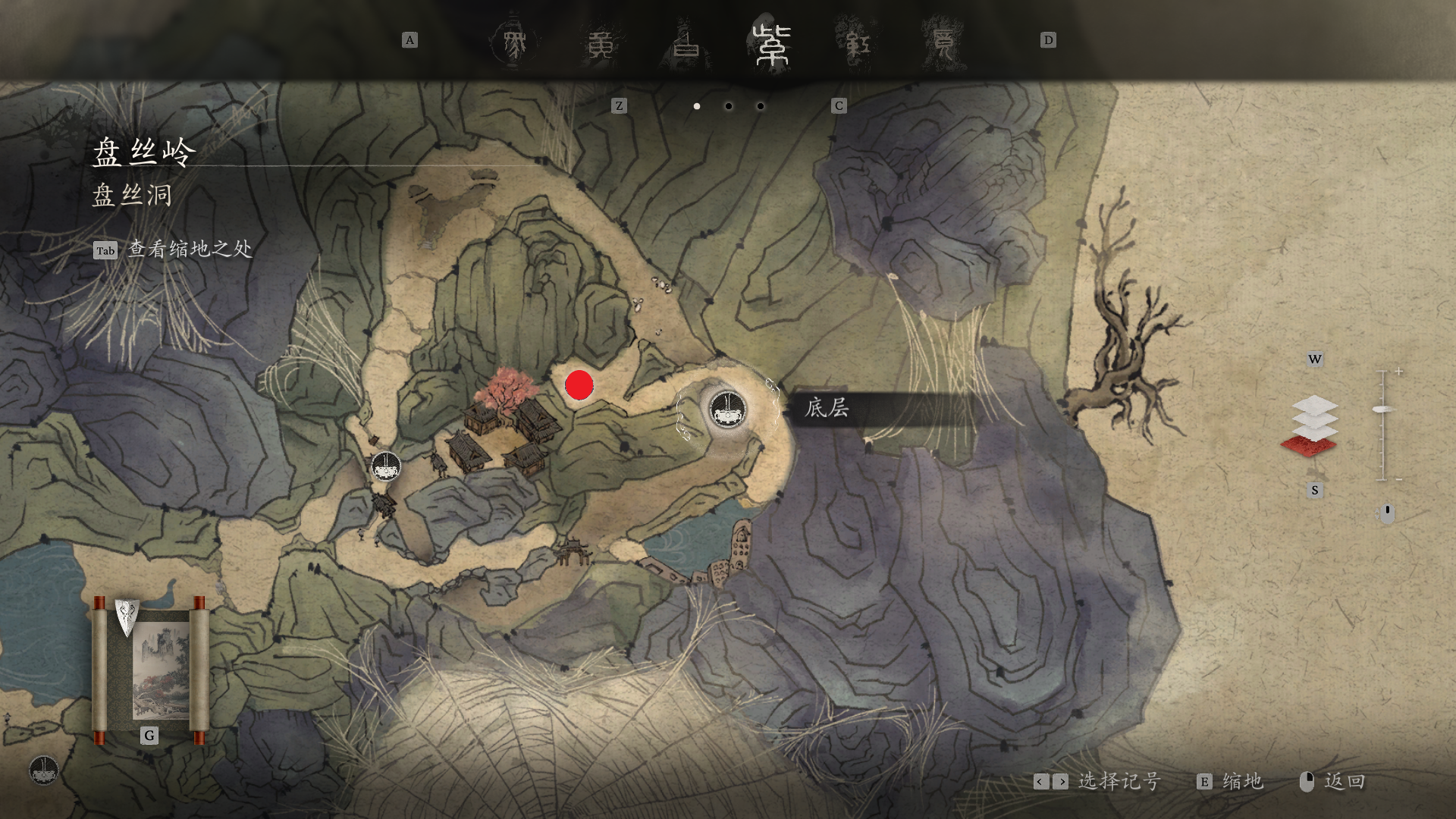1456x819 pixels.
Task: Switch to the 黑 chapter seal tab
Action: [514, 44]
